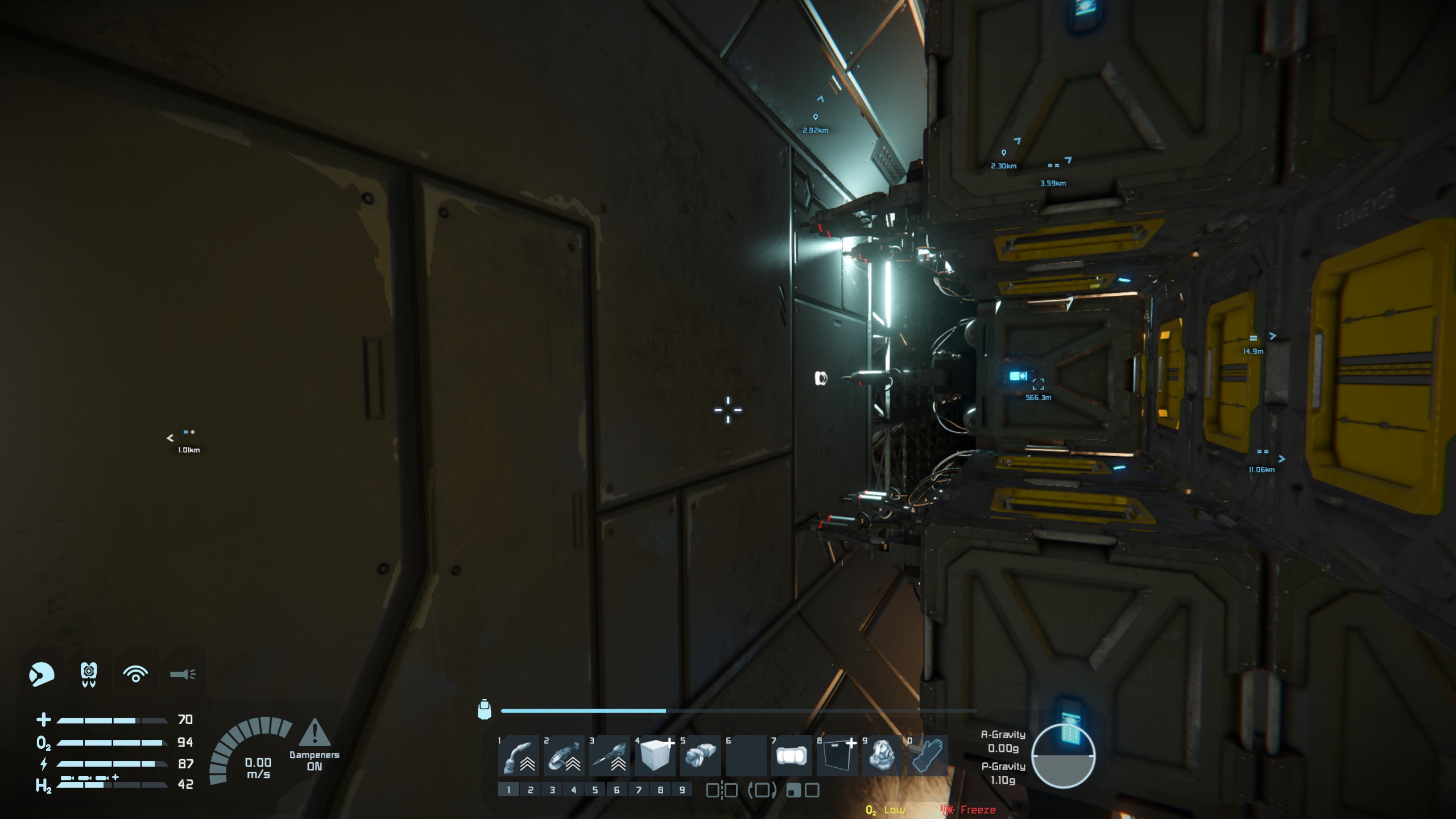The image size is (1456, 819).
Task: Select the turret block in slot 9
Action: [882, 756]
